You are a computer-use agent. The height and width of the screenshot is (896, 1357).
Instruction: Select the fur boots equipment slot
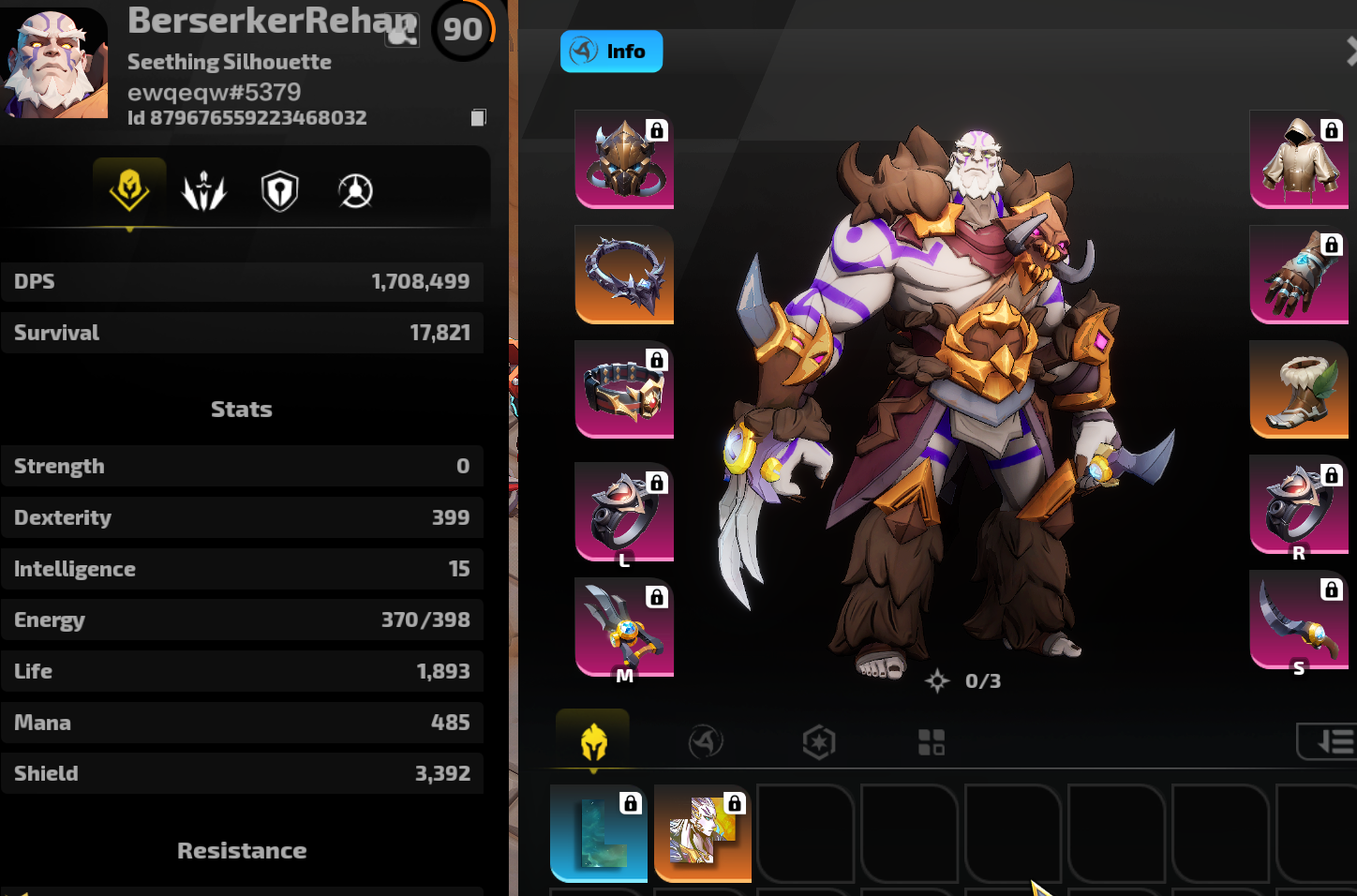[x=1299, y=389]
